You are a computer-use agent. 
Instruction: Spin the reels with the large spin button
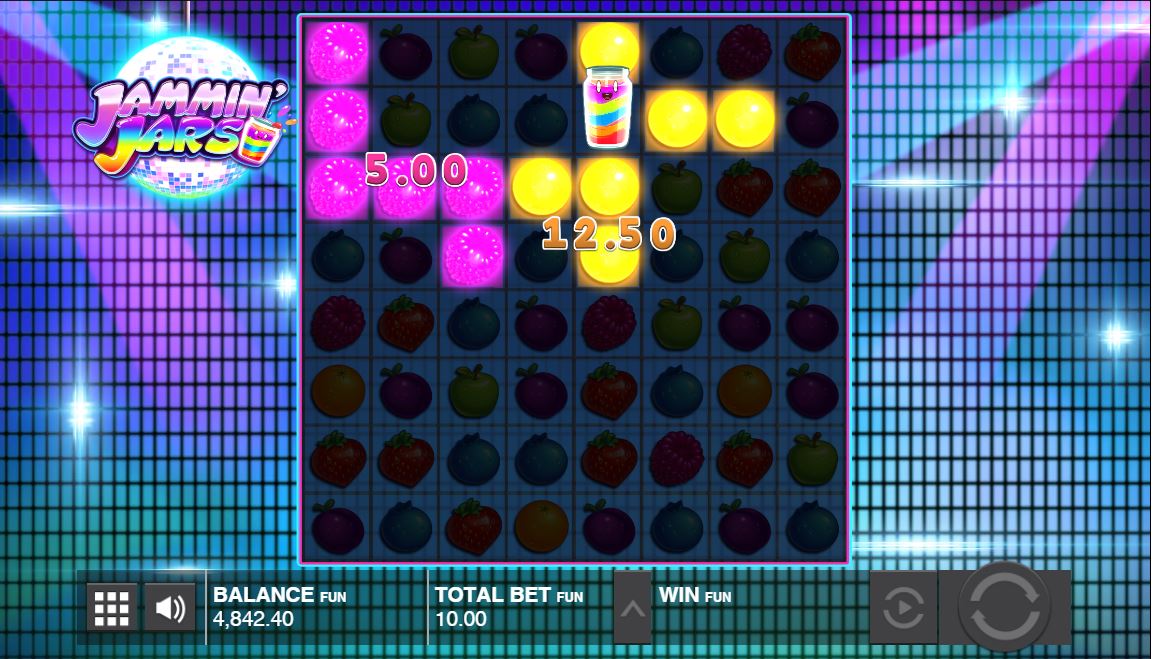coord(1004,607)
